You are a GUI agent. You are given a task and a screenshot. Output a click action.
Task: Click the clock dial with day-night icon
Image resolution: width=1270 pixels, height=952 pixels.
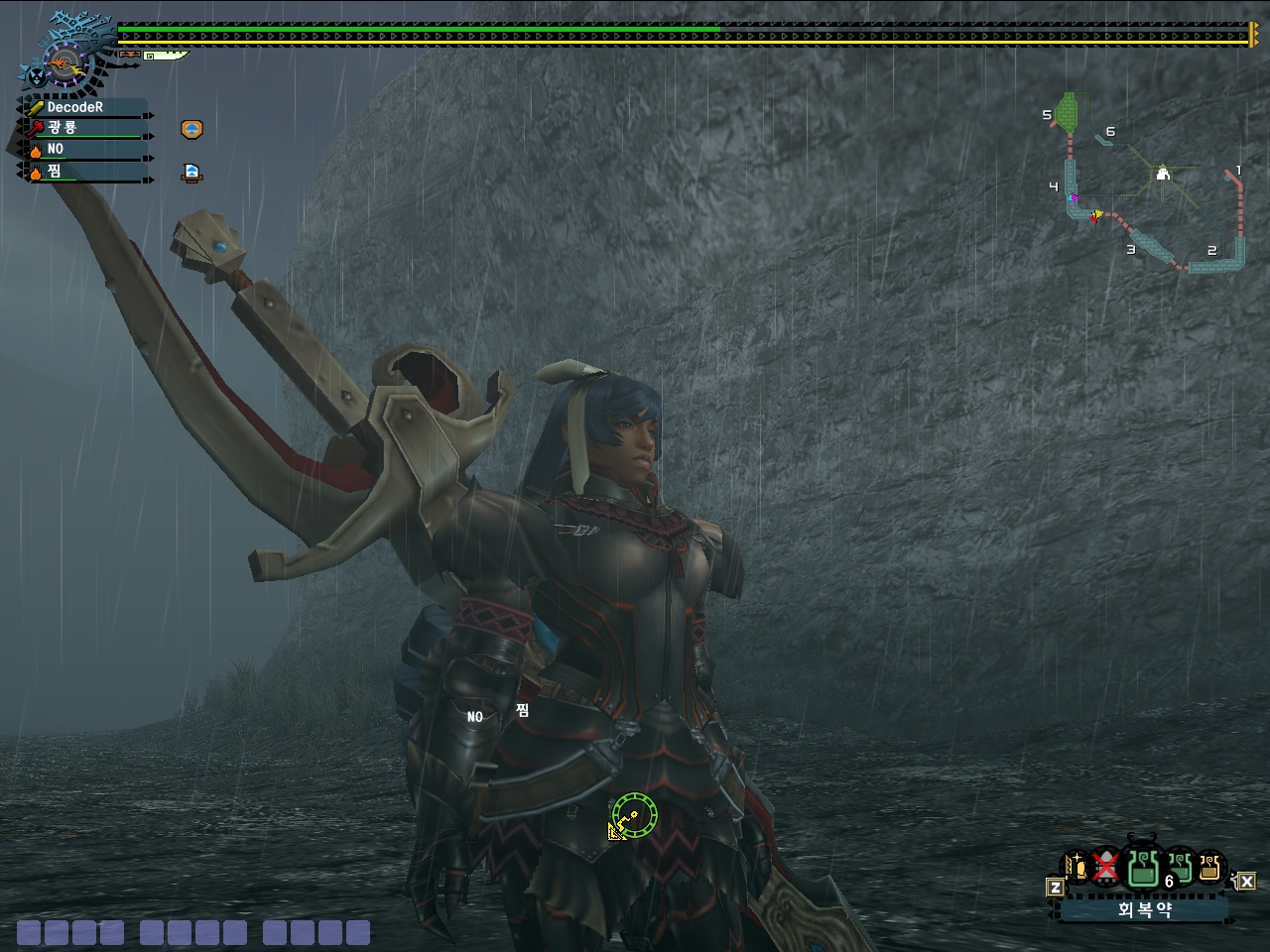63,67
